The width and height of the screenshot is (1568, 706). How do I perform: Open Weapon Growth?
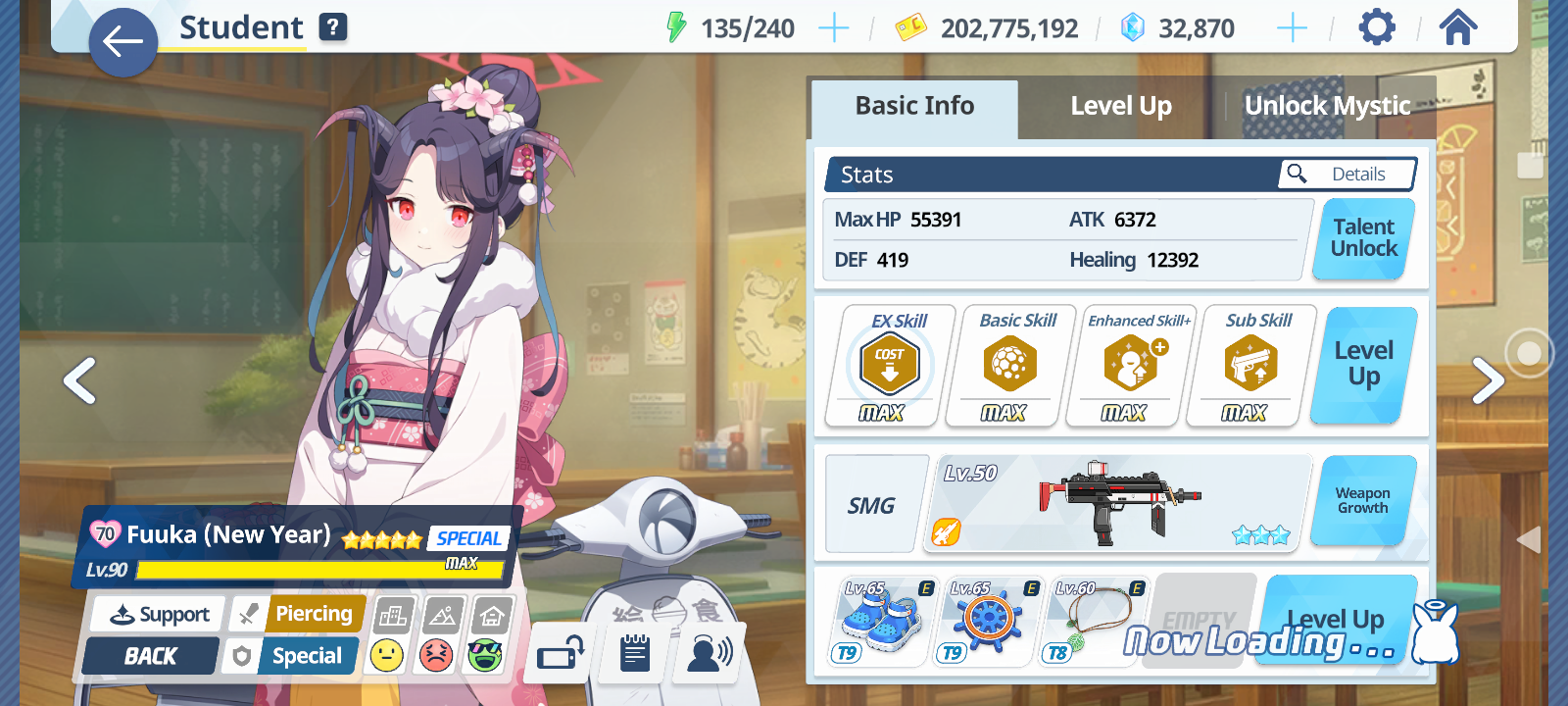(1362, 501)
